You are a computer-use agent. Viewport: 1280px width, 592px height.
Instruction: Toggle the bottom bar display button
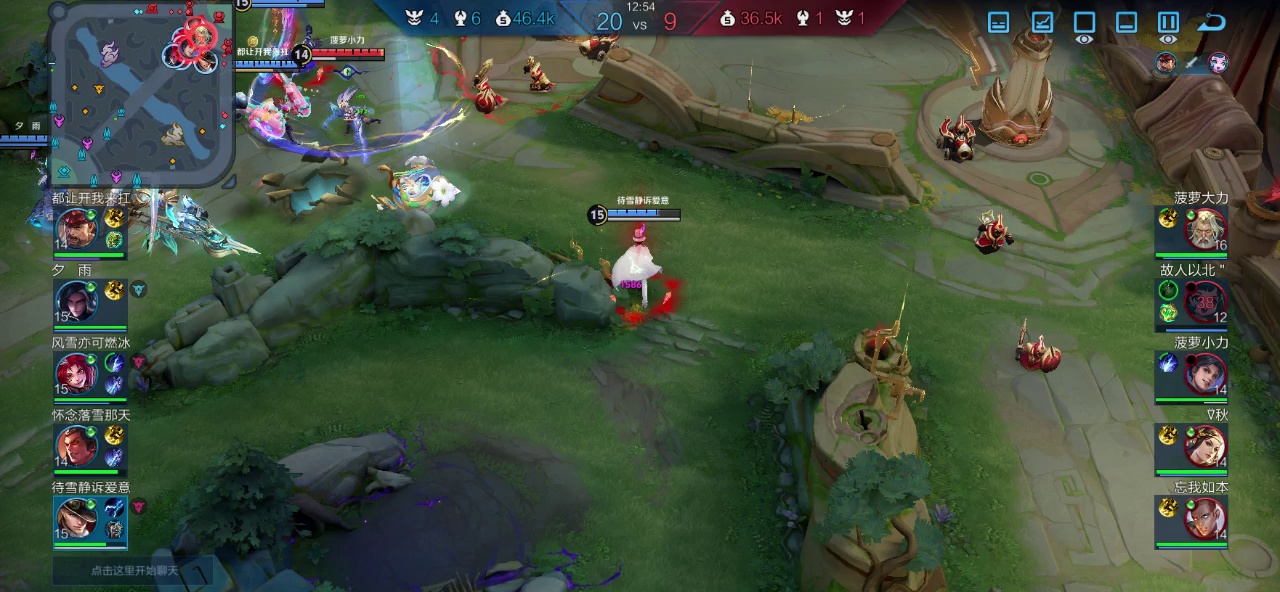point(1126,22)
